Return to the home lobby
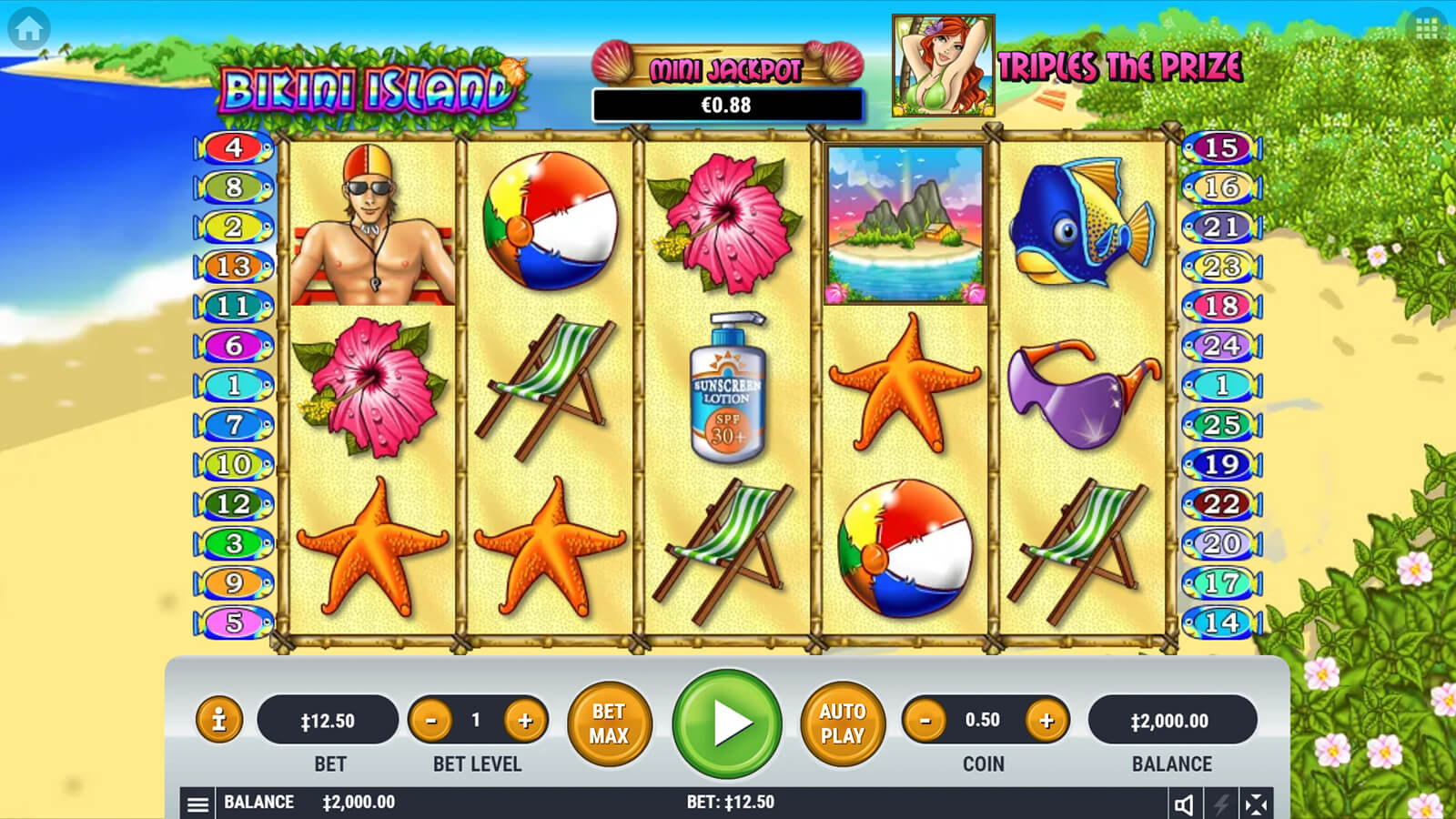 pyautogui.click(x=28, y=29)
